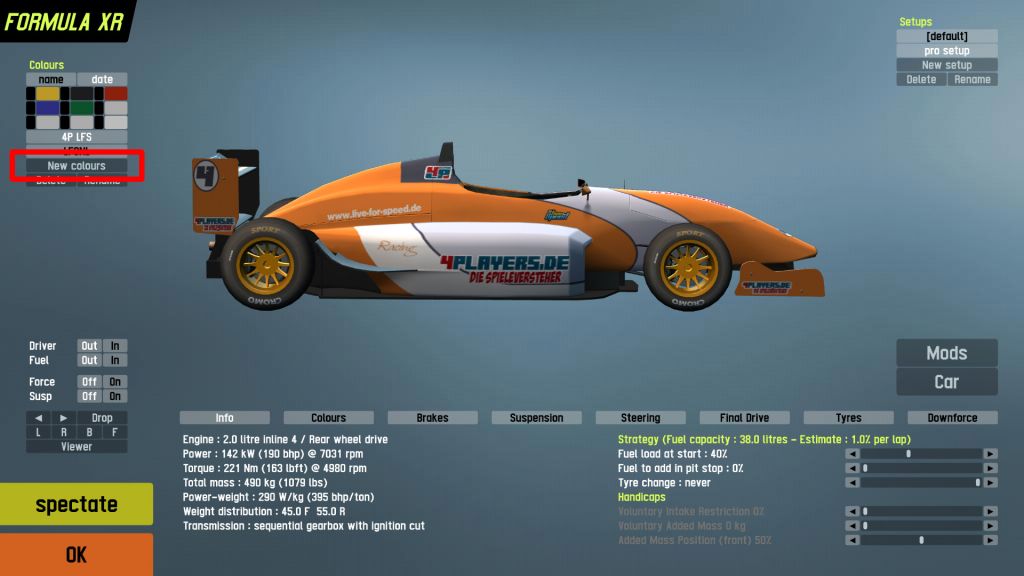Turn Force display On
The image size is (1024, 576).
tap(115, 382)
